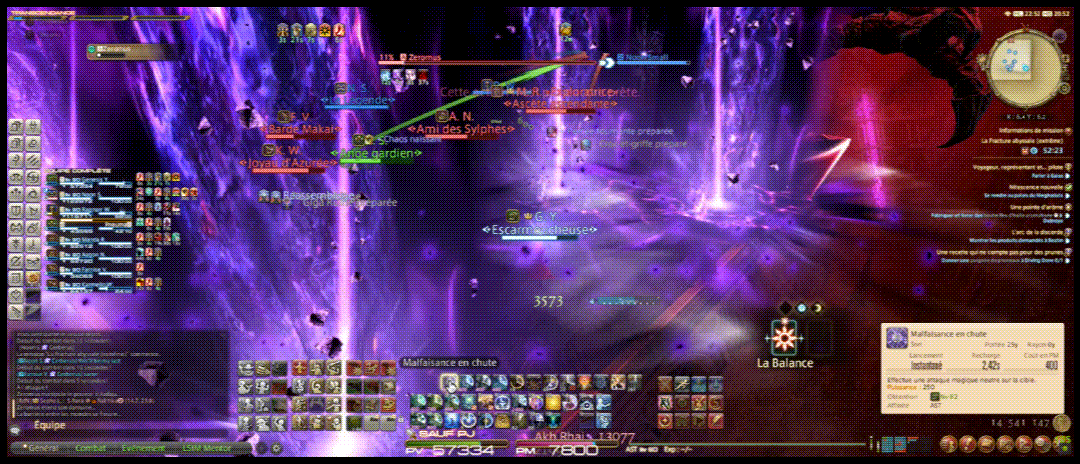Select the first member in the party list
This screenshot has width=1080, height=464.
point(90,179)
